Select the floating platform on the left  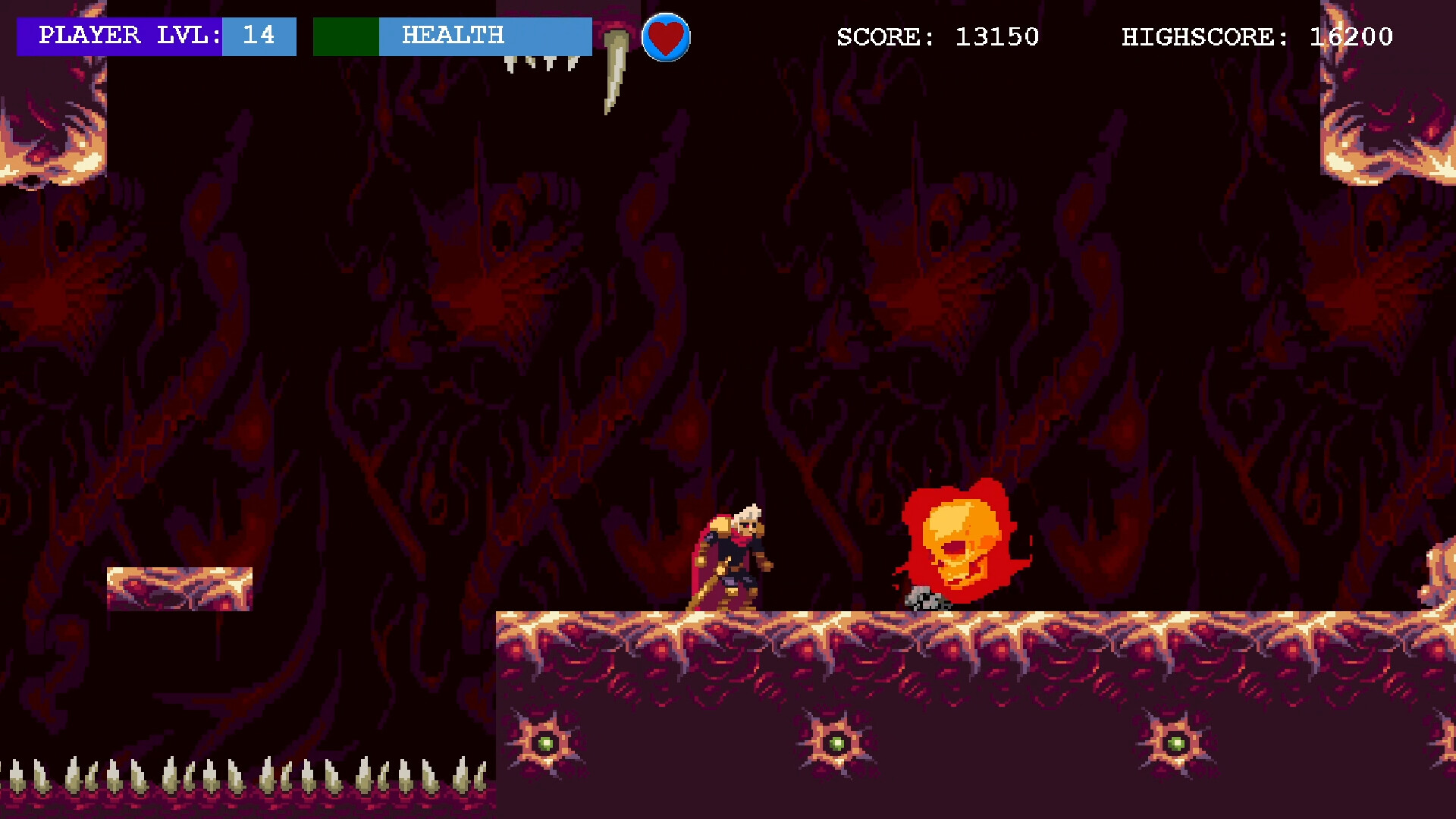pyautogui.click(x=180, y=590)
